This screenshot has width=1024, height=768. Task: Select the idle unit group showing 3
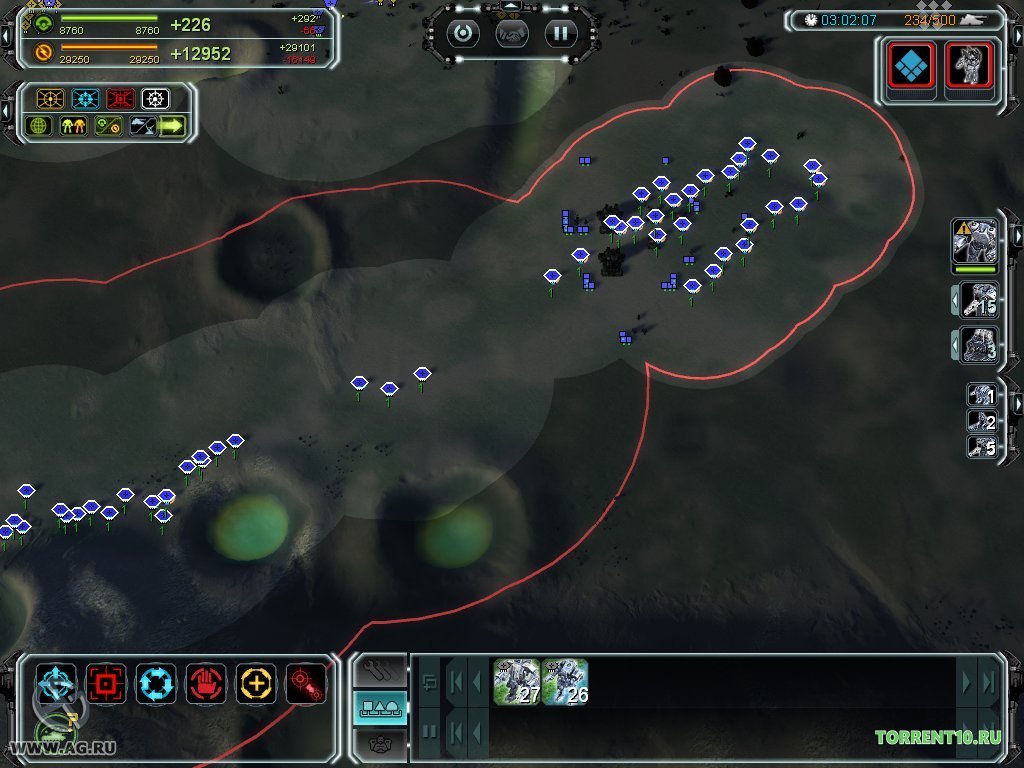coord(979,345)
